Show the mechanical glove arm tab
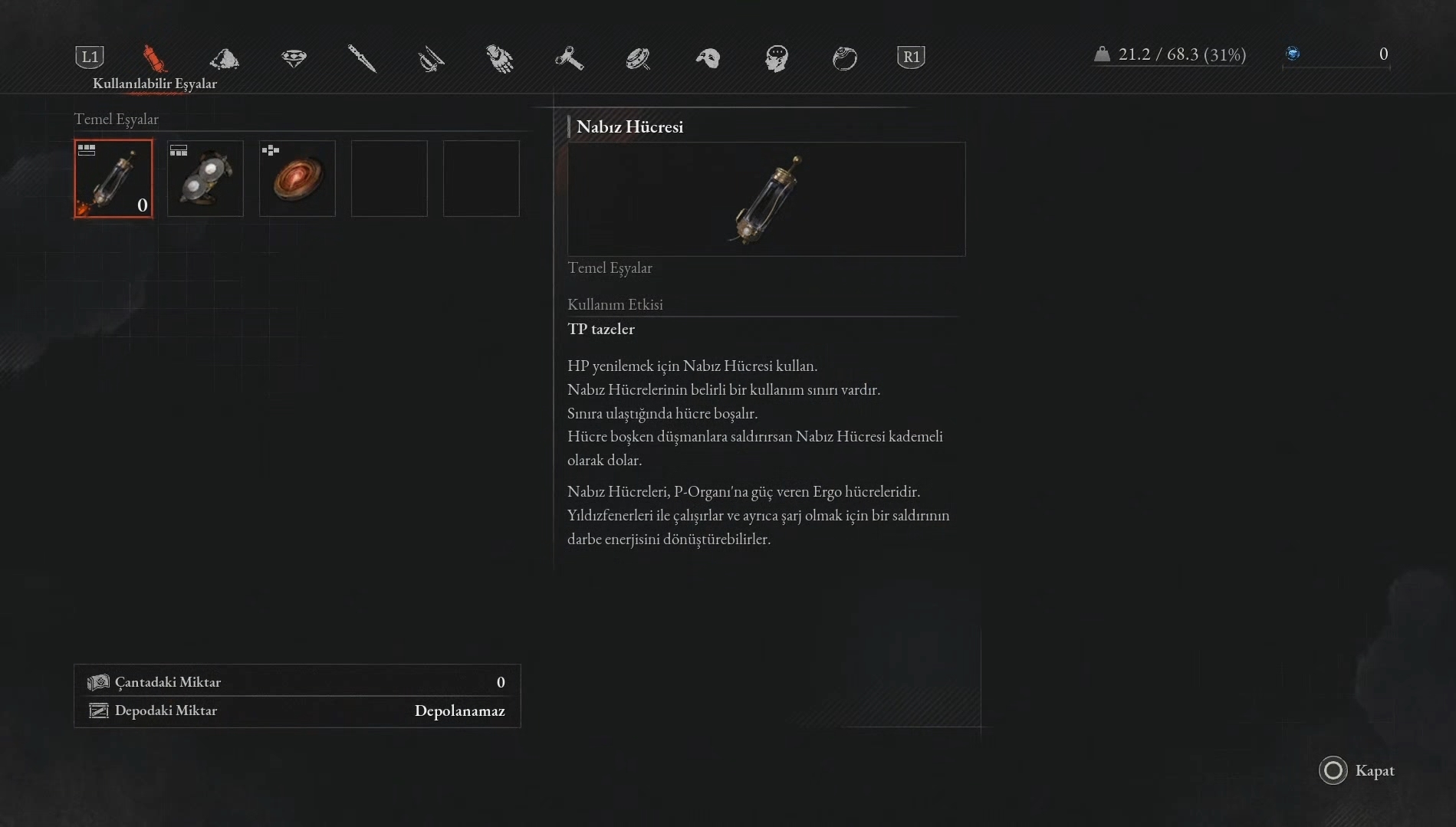This screenshot has width=1456, height=827. coord(500,58)
